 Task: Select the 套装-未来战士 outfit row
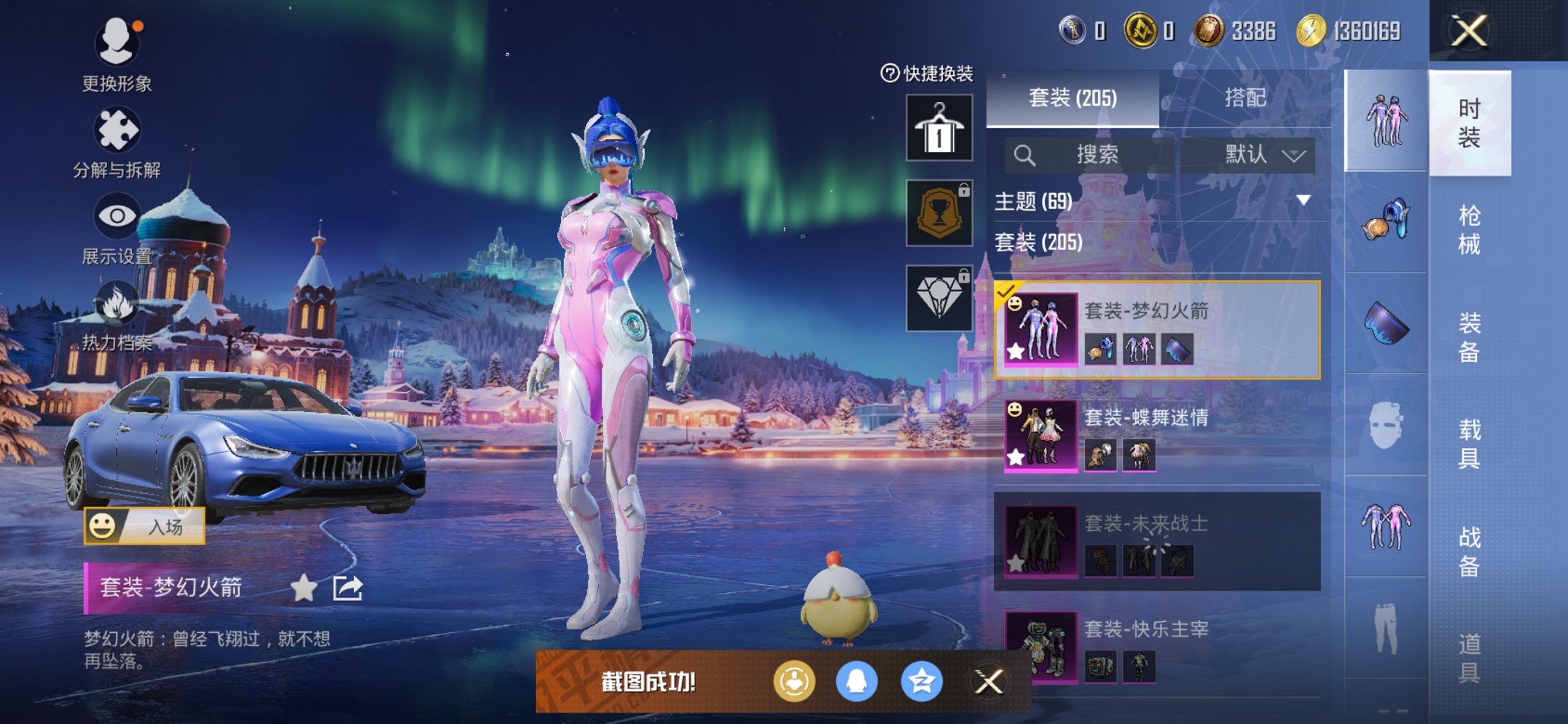coord(1159,541)
